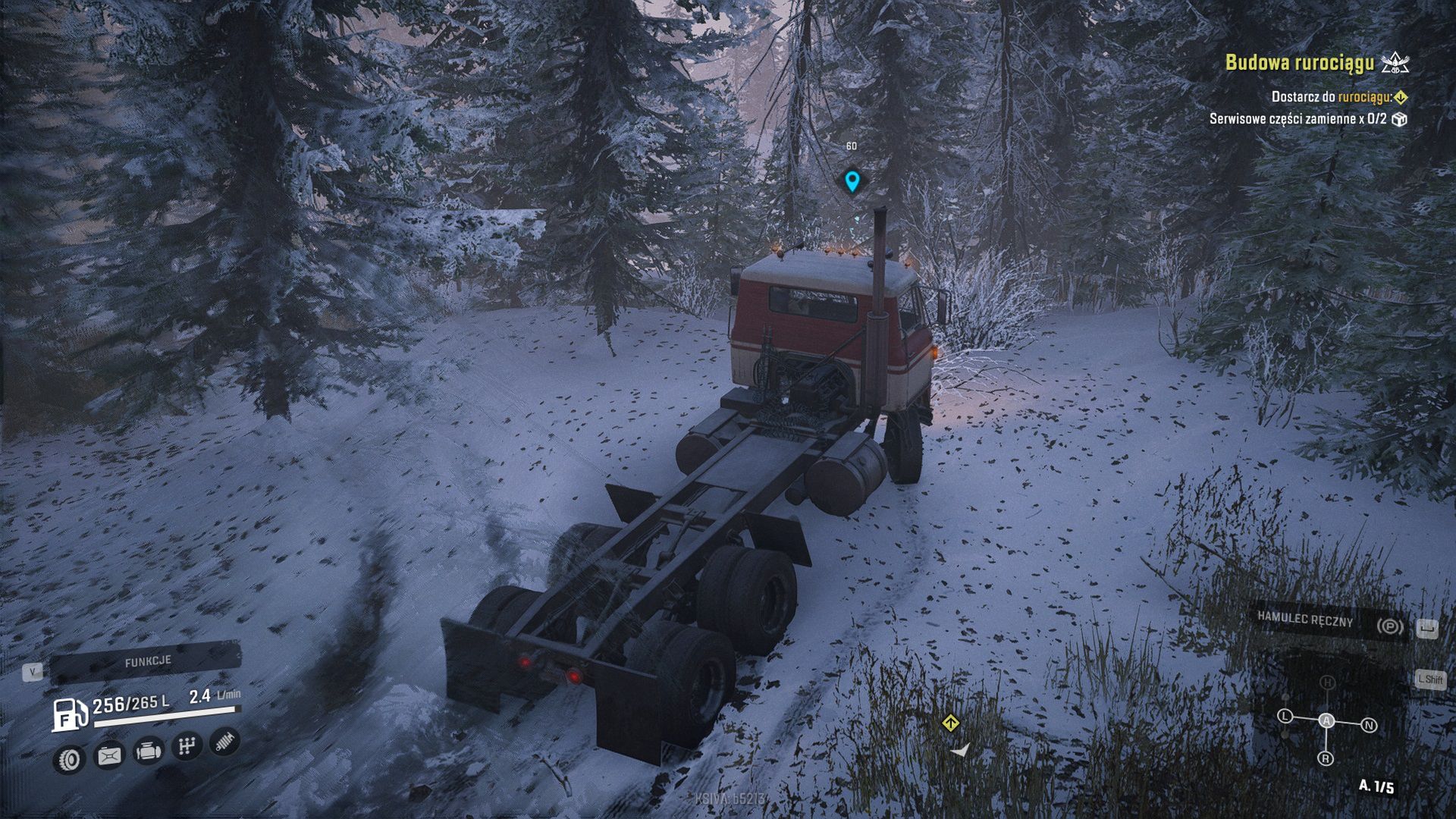
Task: Select the Serwisowe części zamienne objective
Action: click(x=1298, y=119)
